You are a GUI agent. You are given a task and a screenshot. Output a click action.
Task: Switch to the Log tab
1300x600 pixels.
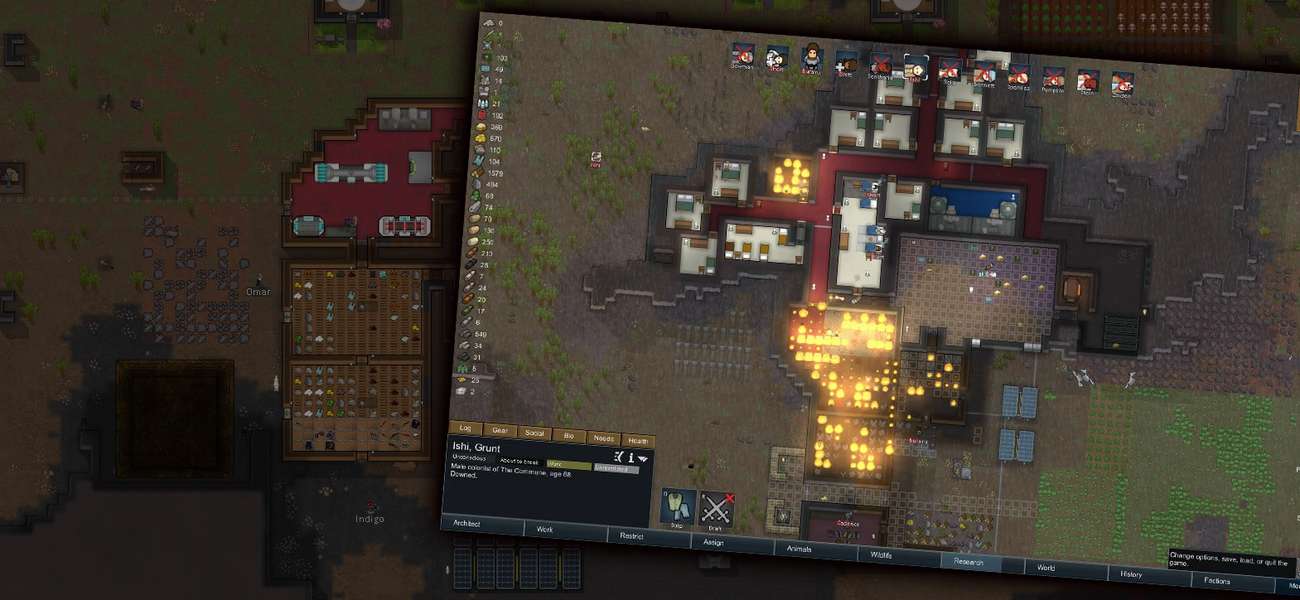(465, 427)
